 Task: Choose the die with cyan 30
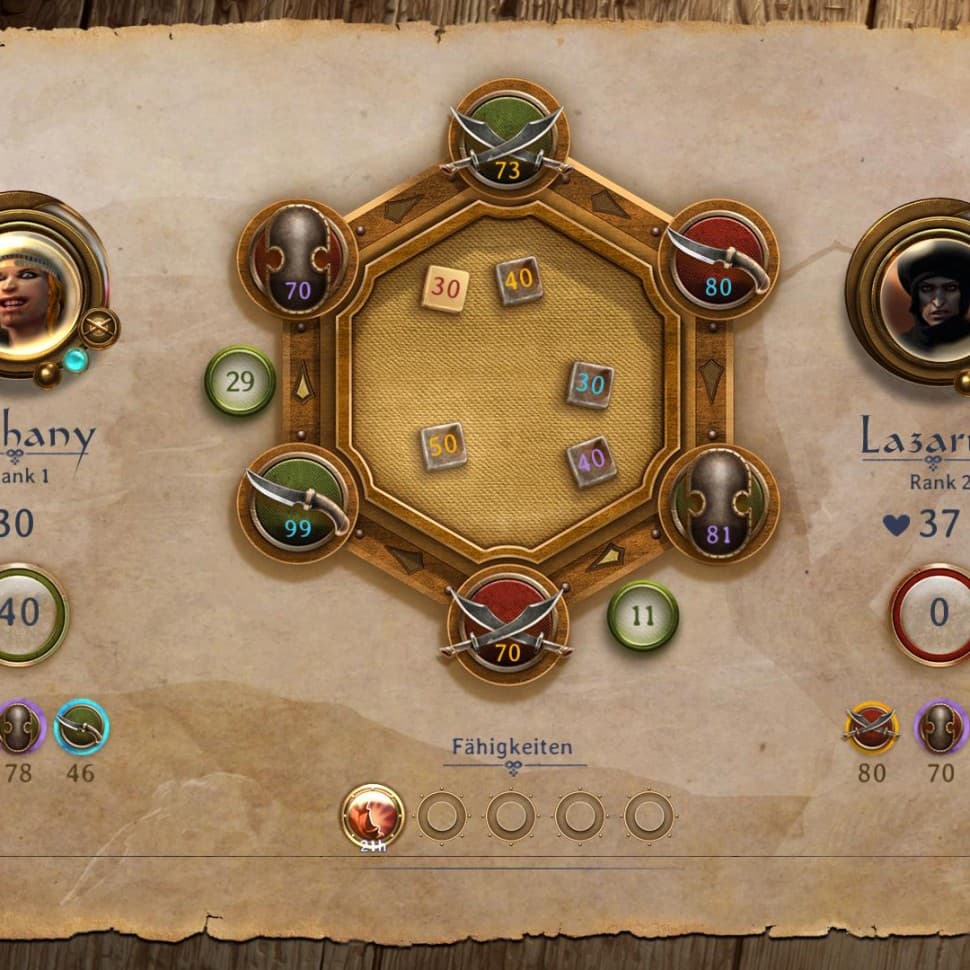(x=590, y=385)
